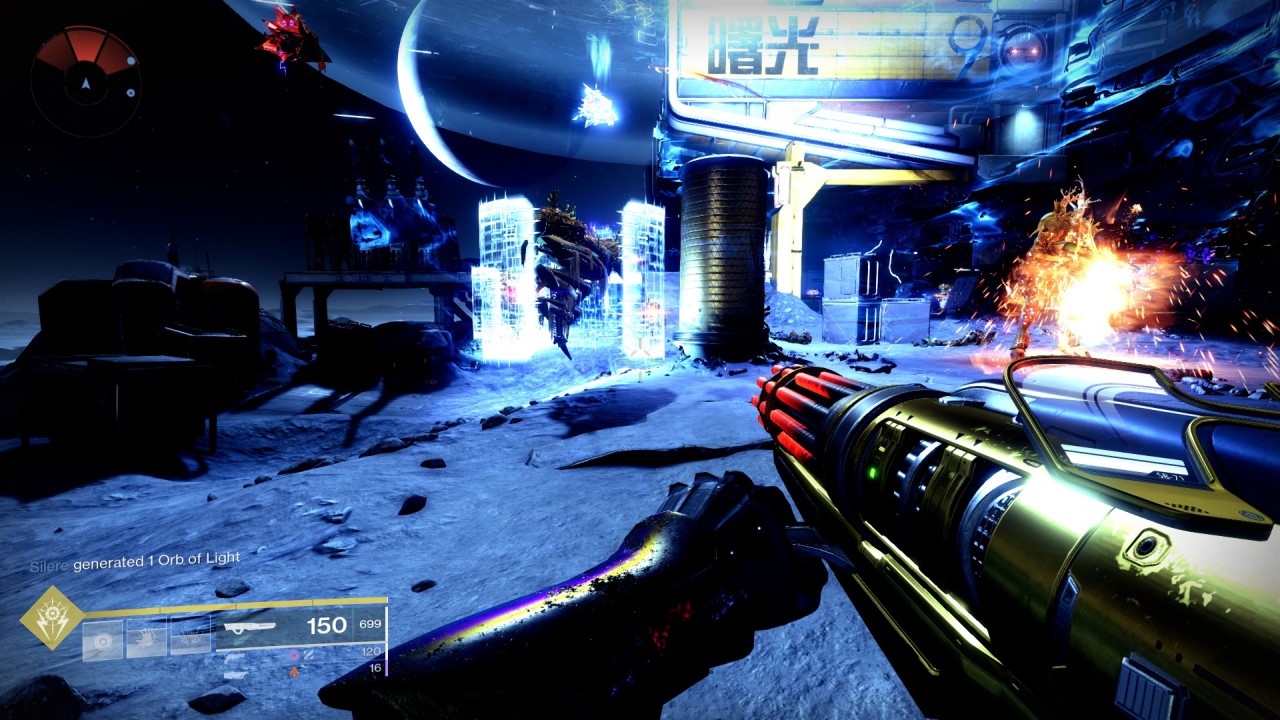
Task: Activate the charged Super diamond icon
Action: click(52, 617)
